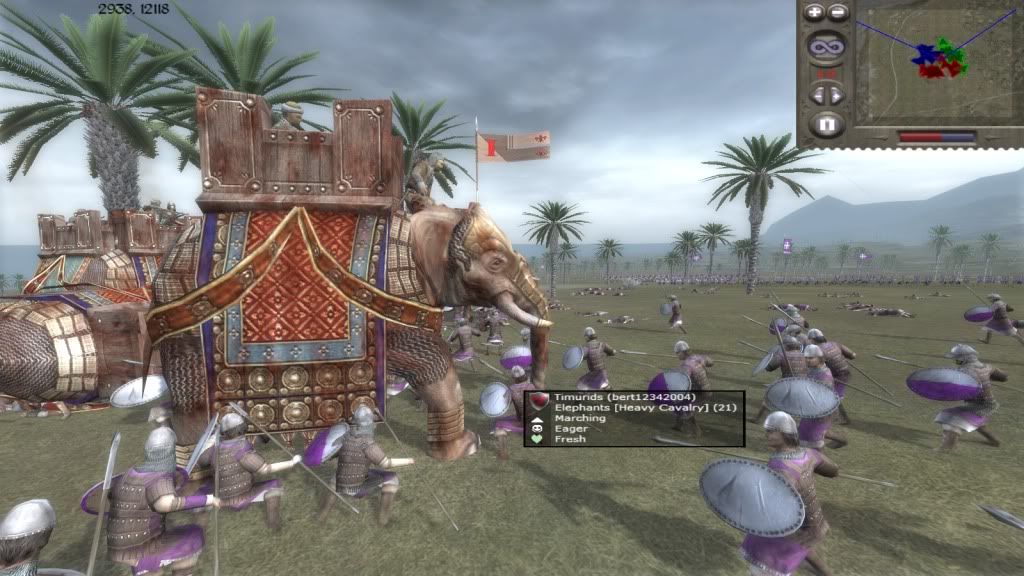Zoom out the battle minimap
This screenshot has width=1024, height=576.
pyautogui.click(x=838, y=13)
